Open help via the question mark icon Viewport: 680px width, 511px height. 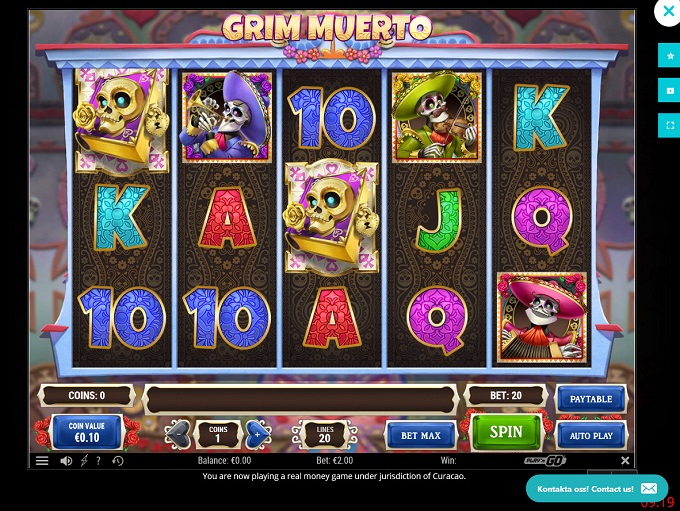tap(97, 461)
